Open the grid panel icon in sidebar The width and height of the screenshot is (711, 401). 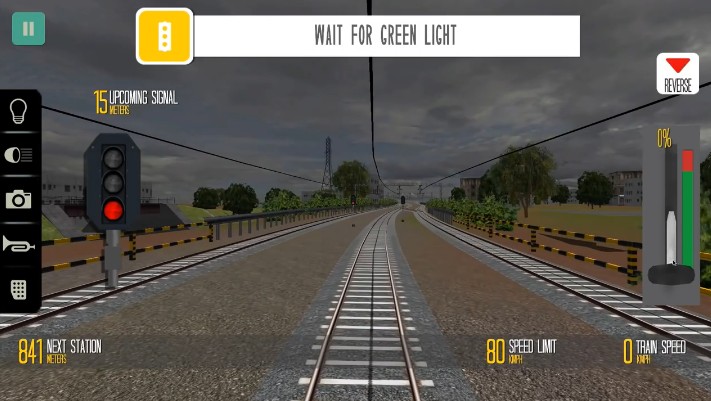(x=19, y=289)
